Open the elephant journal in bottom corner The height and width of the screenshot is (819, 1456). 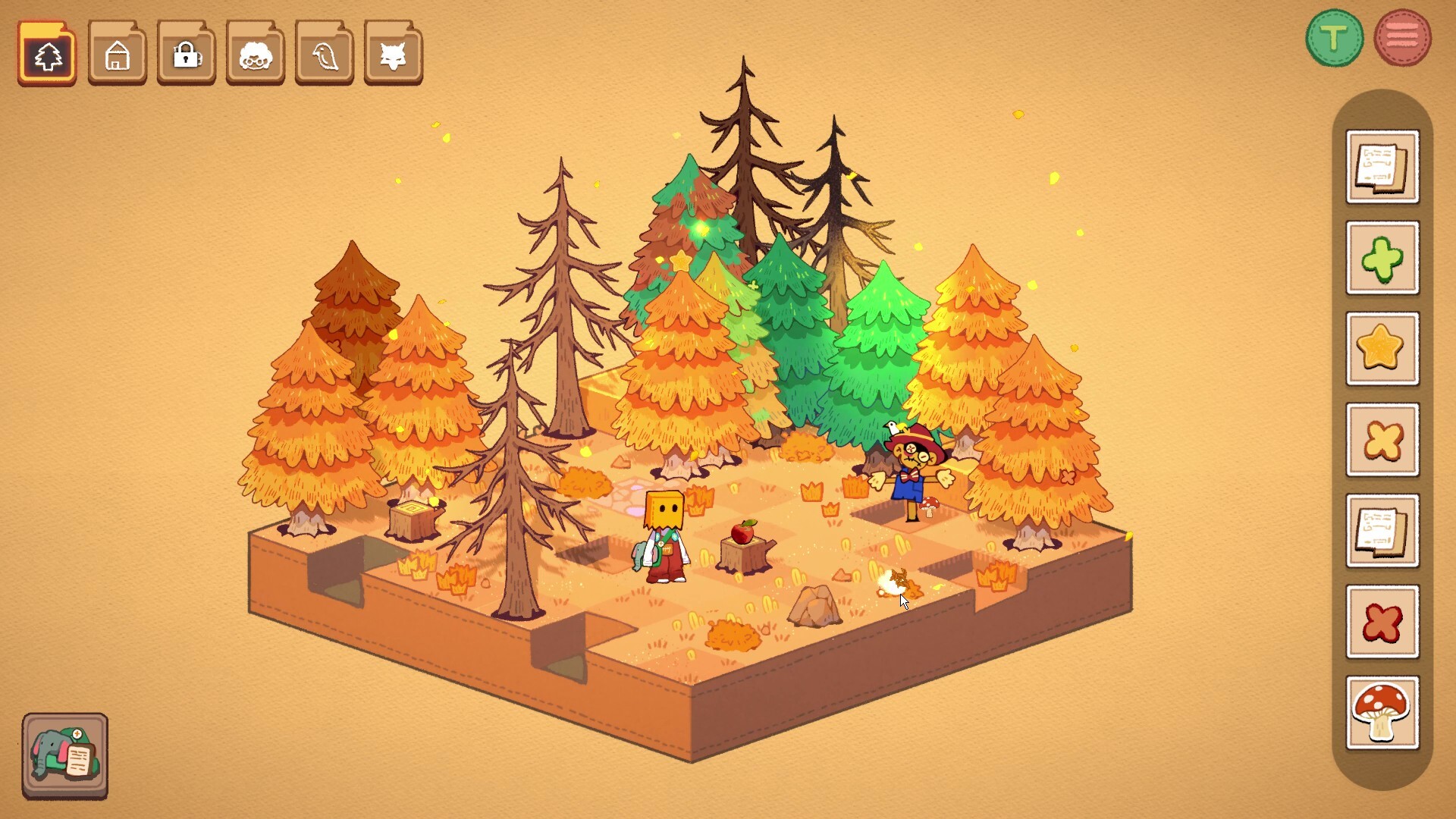[64, 755]
